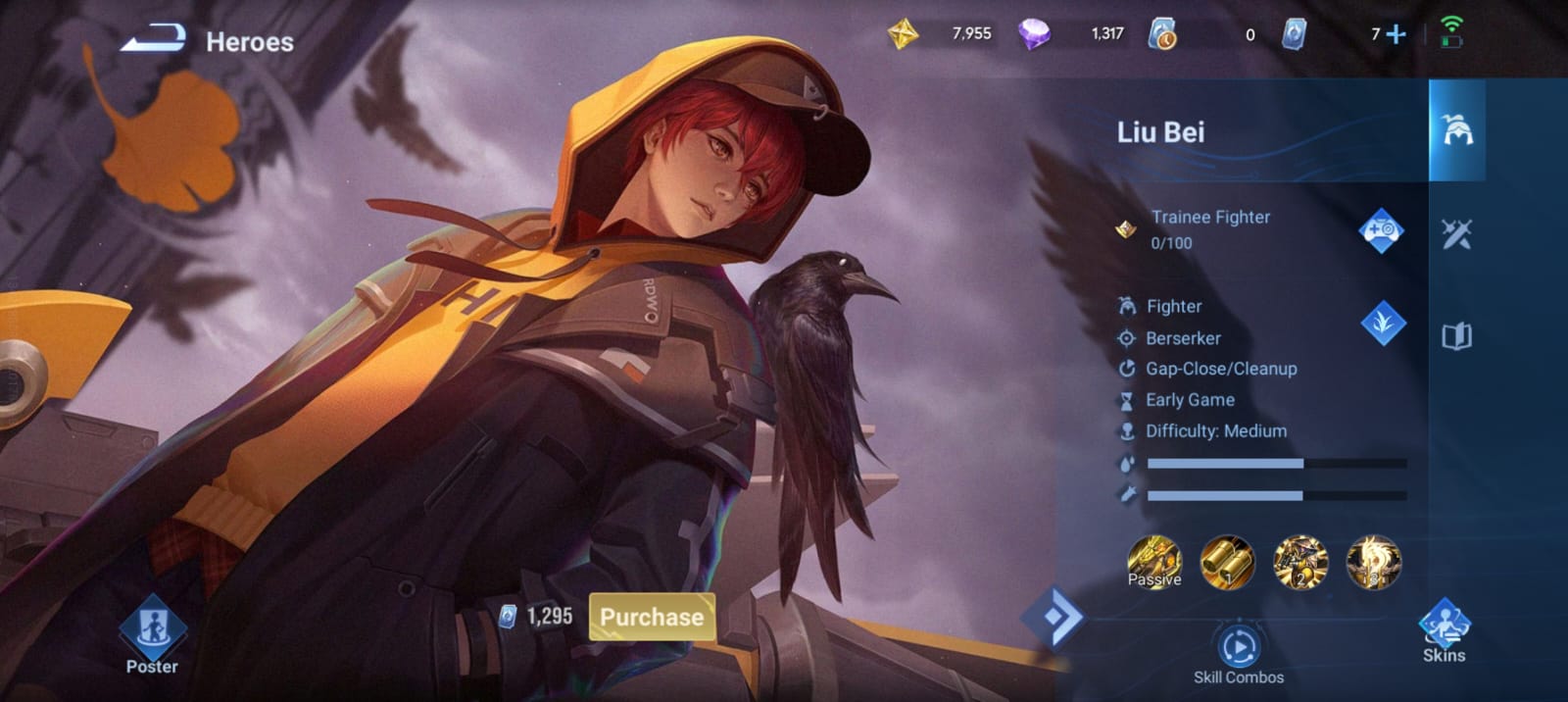Tap the gold coin currency icon
The width and height of the screenshot is (1568, 702).
(x=903, y=34)
